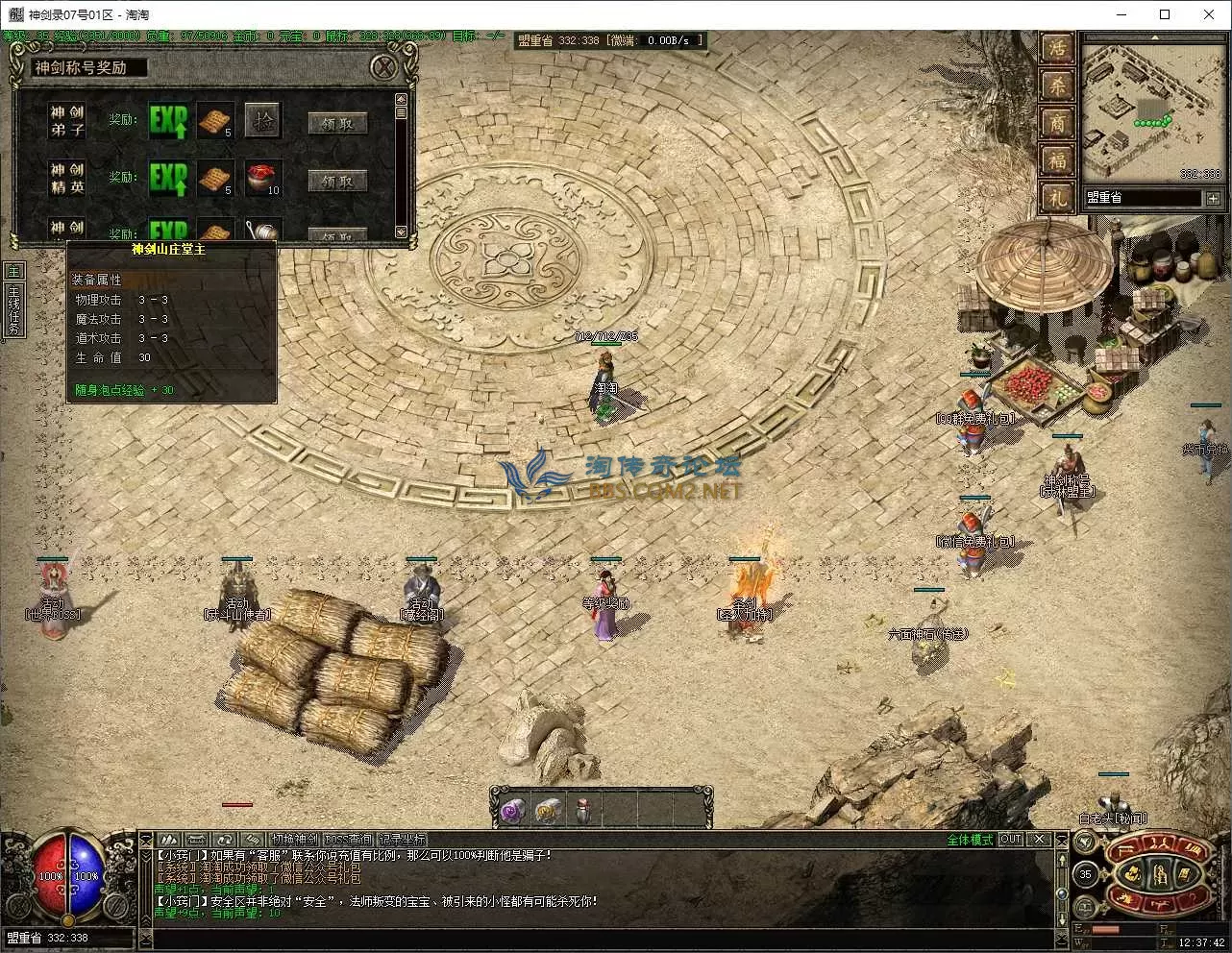The image size is (1232, 953).
Task: Use the potion bottle in the hotbar
Action: pos(583,811)
